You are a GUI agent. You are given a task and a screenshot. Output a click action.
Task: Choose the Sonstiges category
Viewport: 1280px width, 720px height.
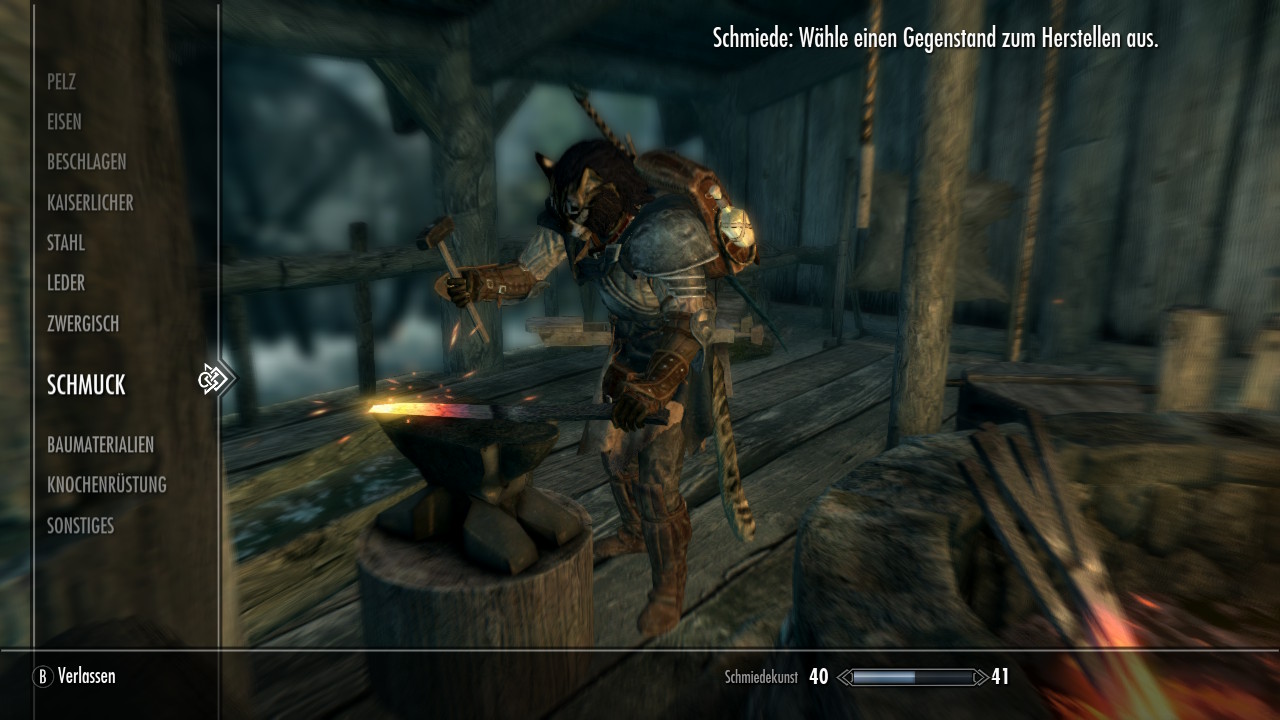click(80, 526)
